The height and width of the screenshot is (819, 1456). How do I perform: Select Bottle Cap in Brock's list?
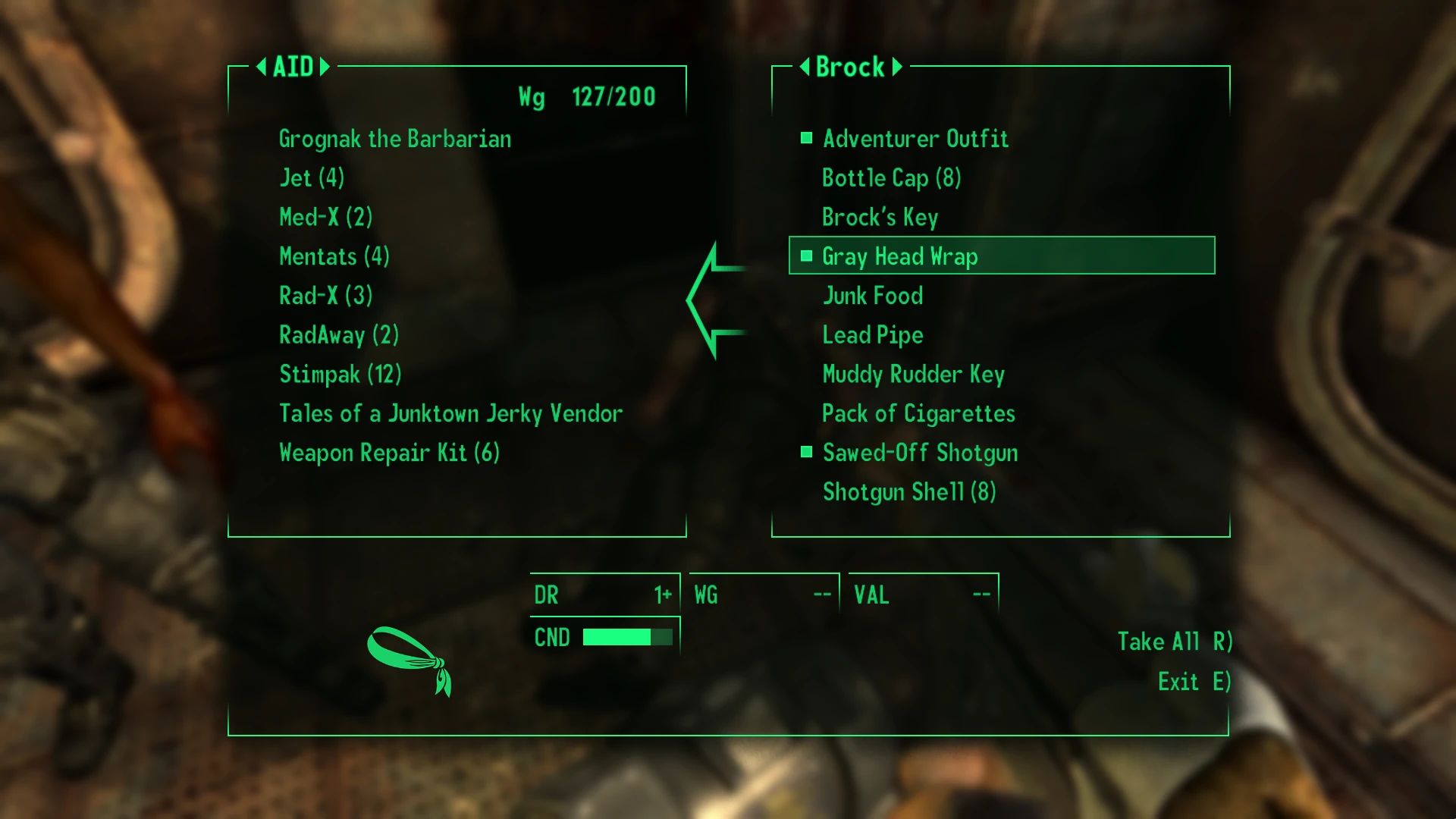[x=891, y=178]
